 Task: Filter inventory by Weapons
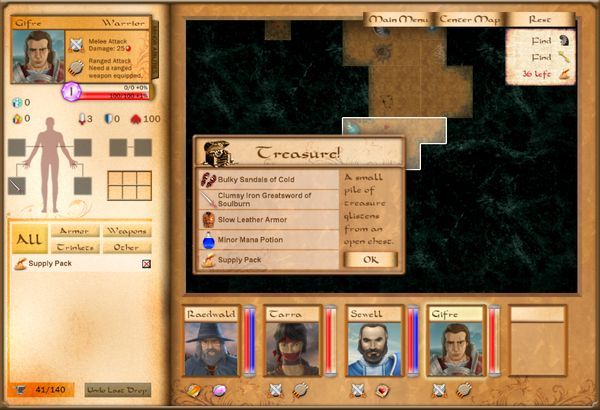click(126, 231)
